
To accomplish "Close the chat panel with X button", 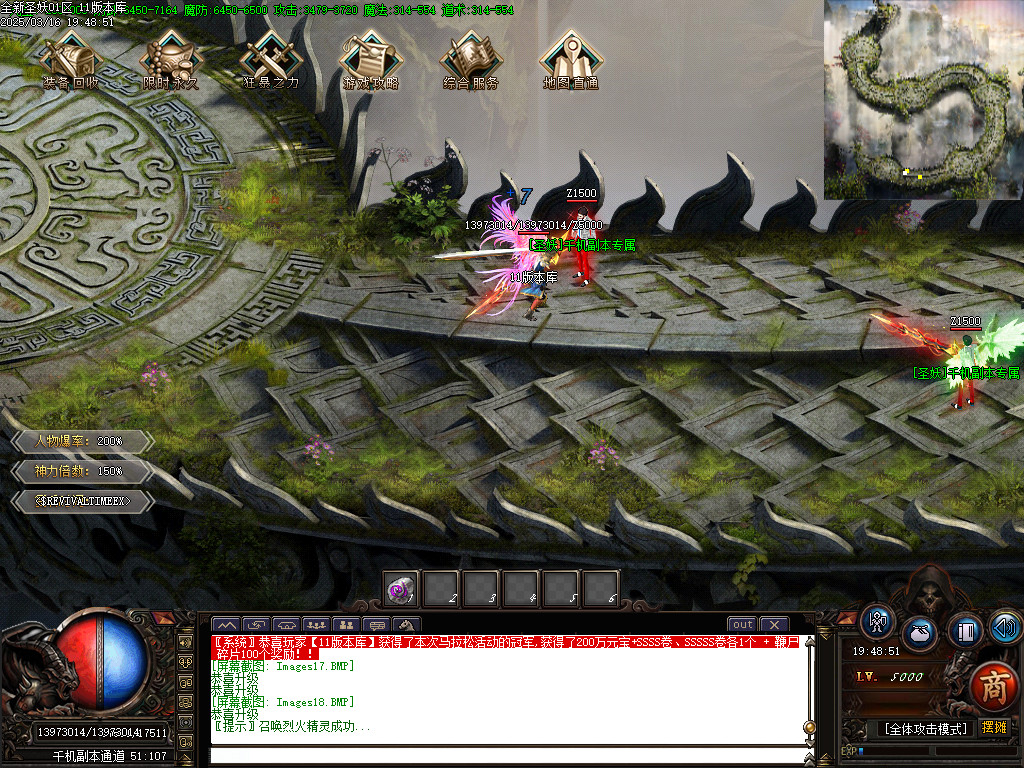I will (774, 625).
